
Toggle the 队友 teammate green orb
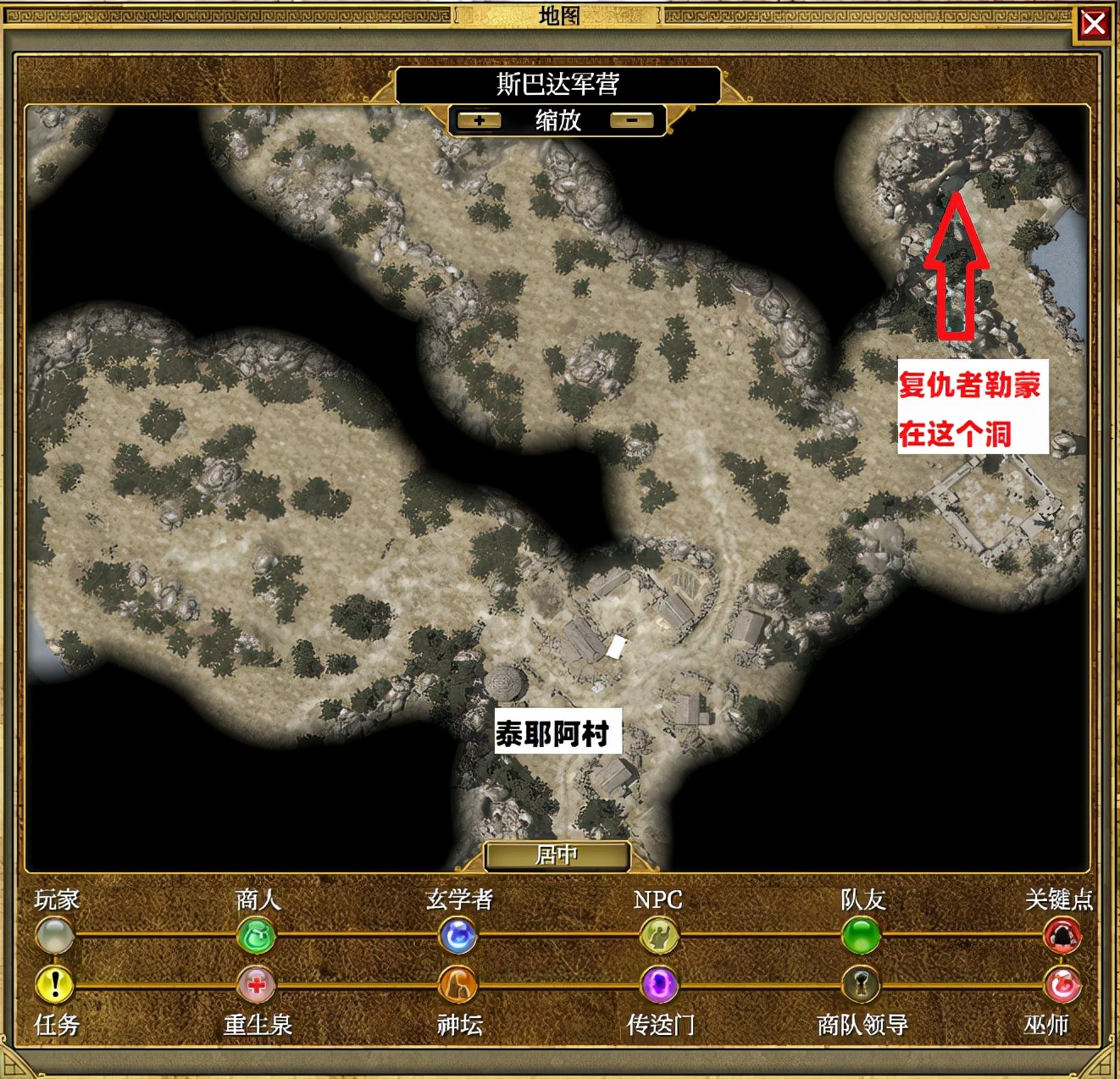tap(861, 936)
